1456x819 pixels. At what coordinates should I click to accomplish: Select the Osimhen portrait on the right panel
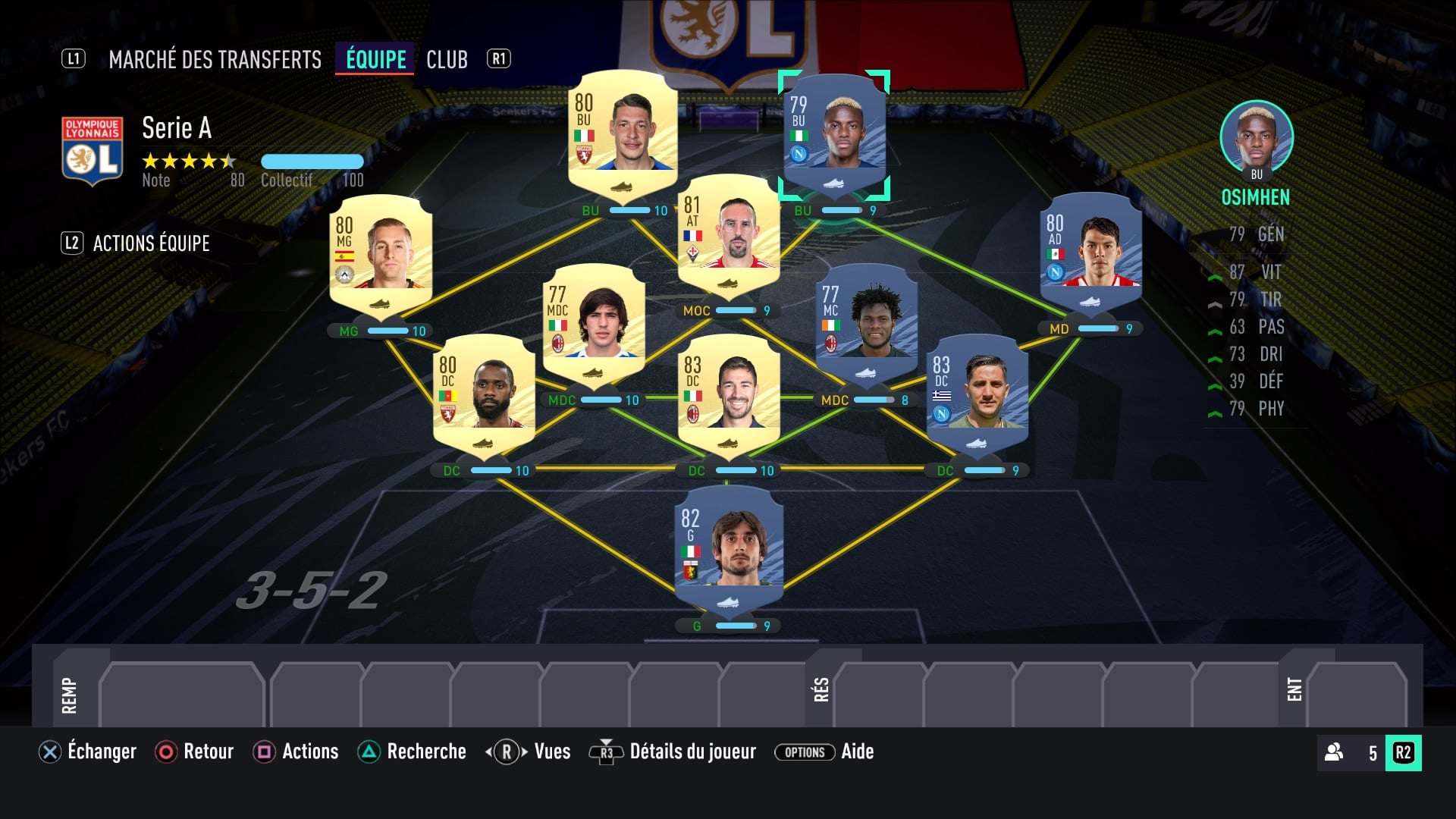[1256, 135]
